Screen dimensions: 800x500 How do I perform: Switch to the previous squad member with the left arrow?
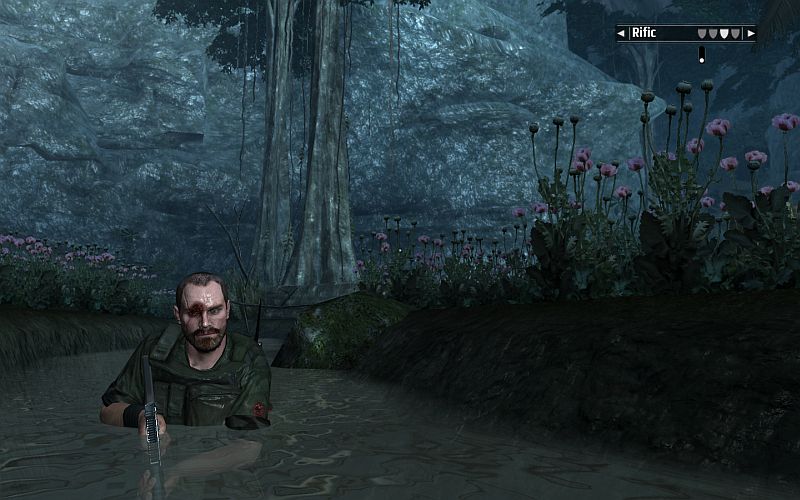621,33
